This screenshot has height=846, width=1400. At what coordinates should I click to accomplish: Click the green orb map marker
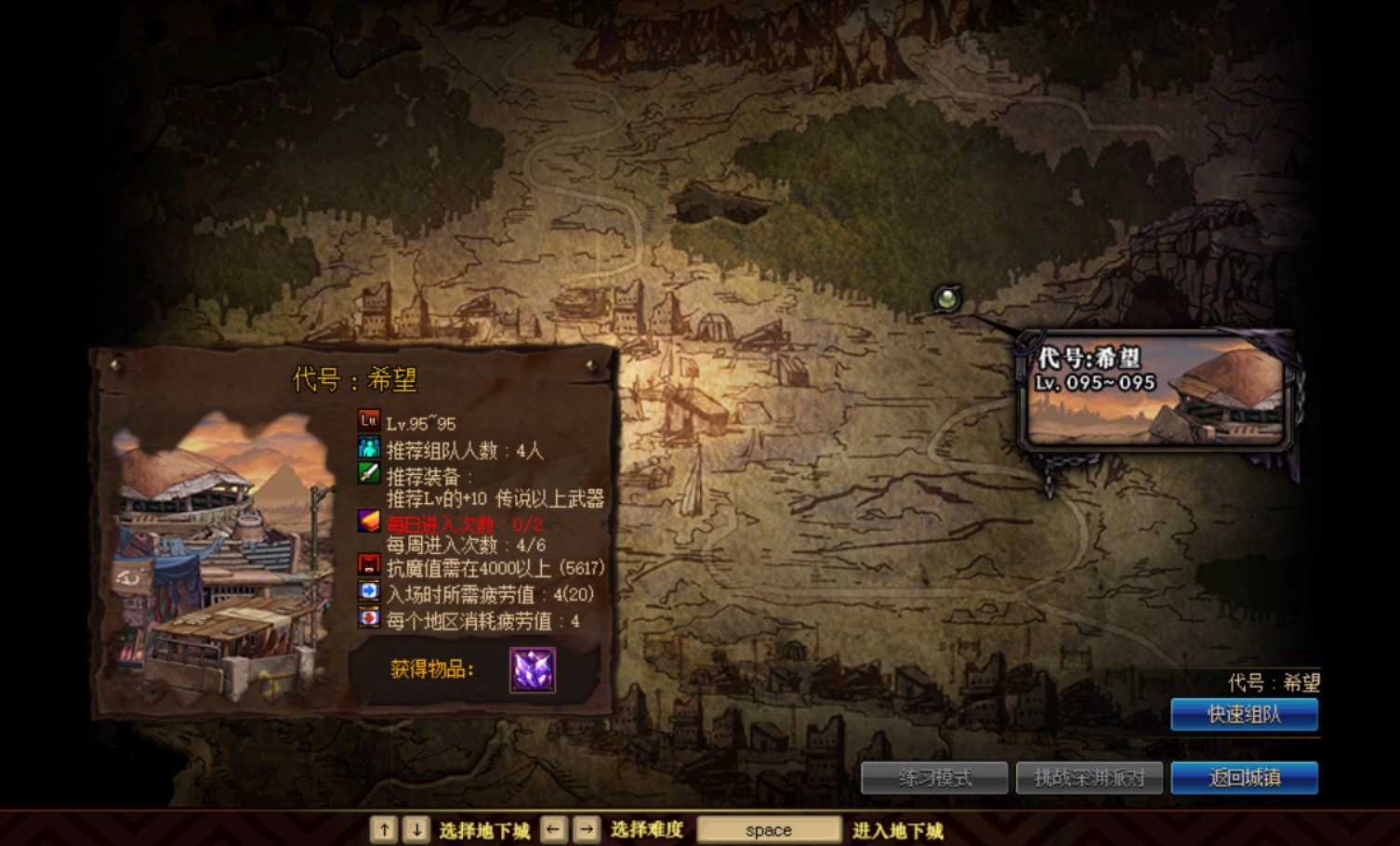(946, 298)
